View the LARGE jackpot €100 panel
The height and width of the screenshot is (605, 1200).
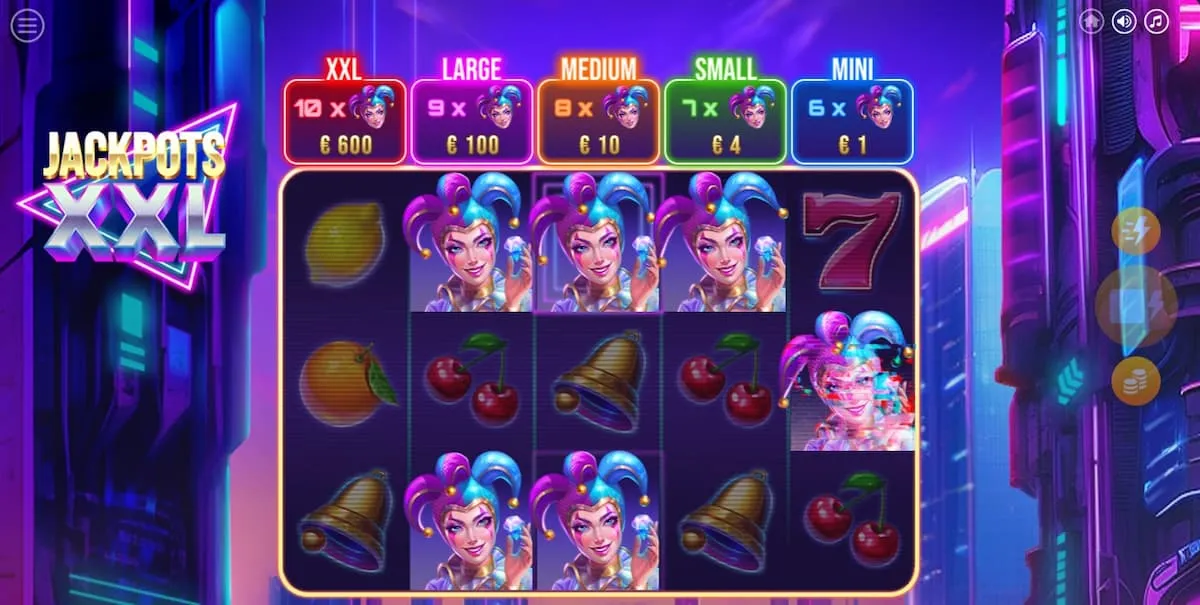pos(472,121)
